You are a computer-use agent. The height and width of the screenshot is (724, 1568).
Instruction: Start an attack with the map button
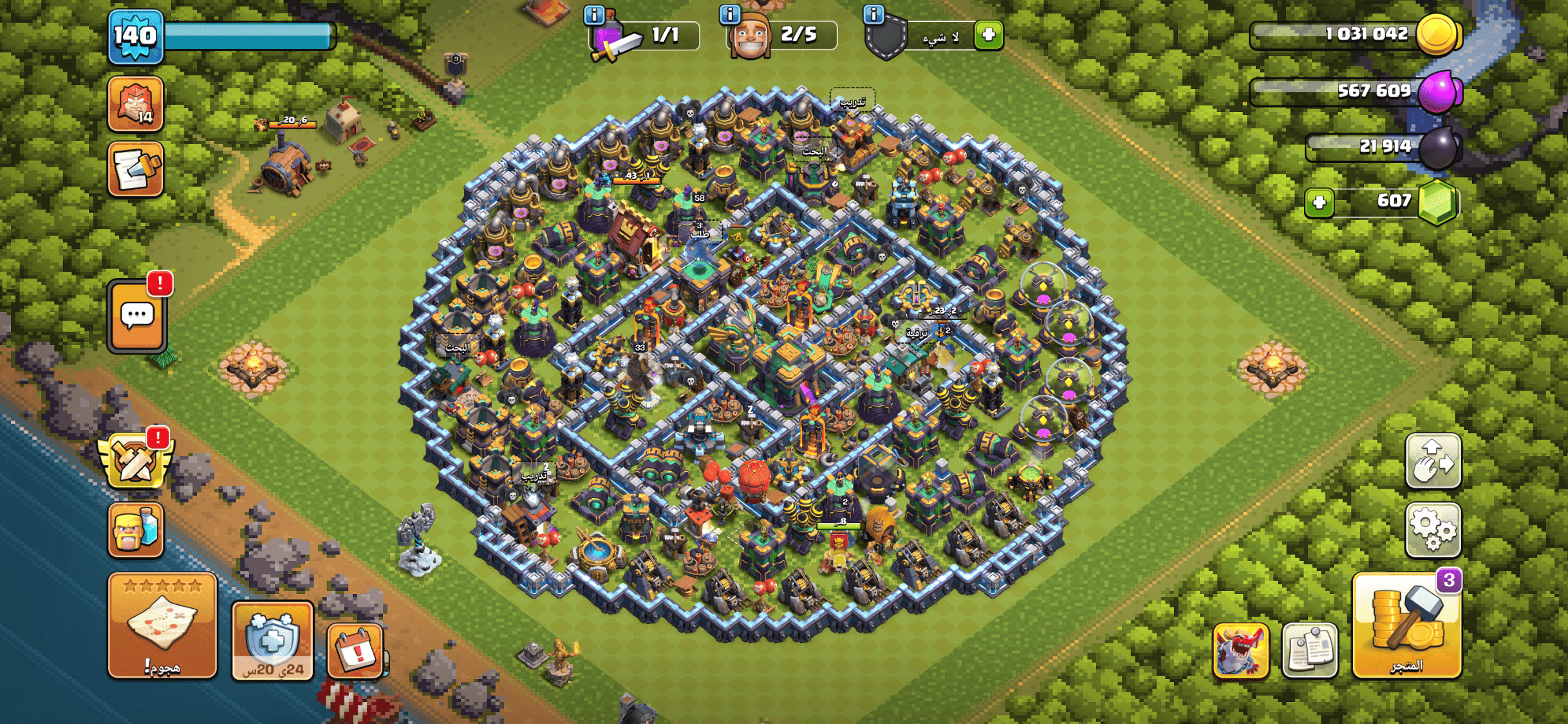pyautogui.click(x=162, y=626)
